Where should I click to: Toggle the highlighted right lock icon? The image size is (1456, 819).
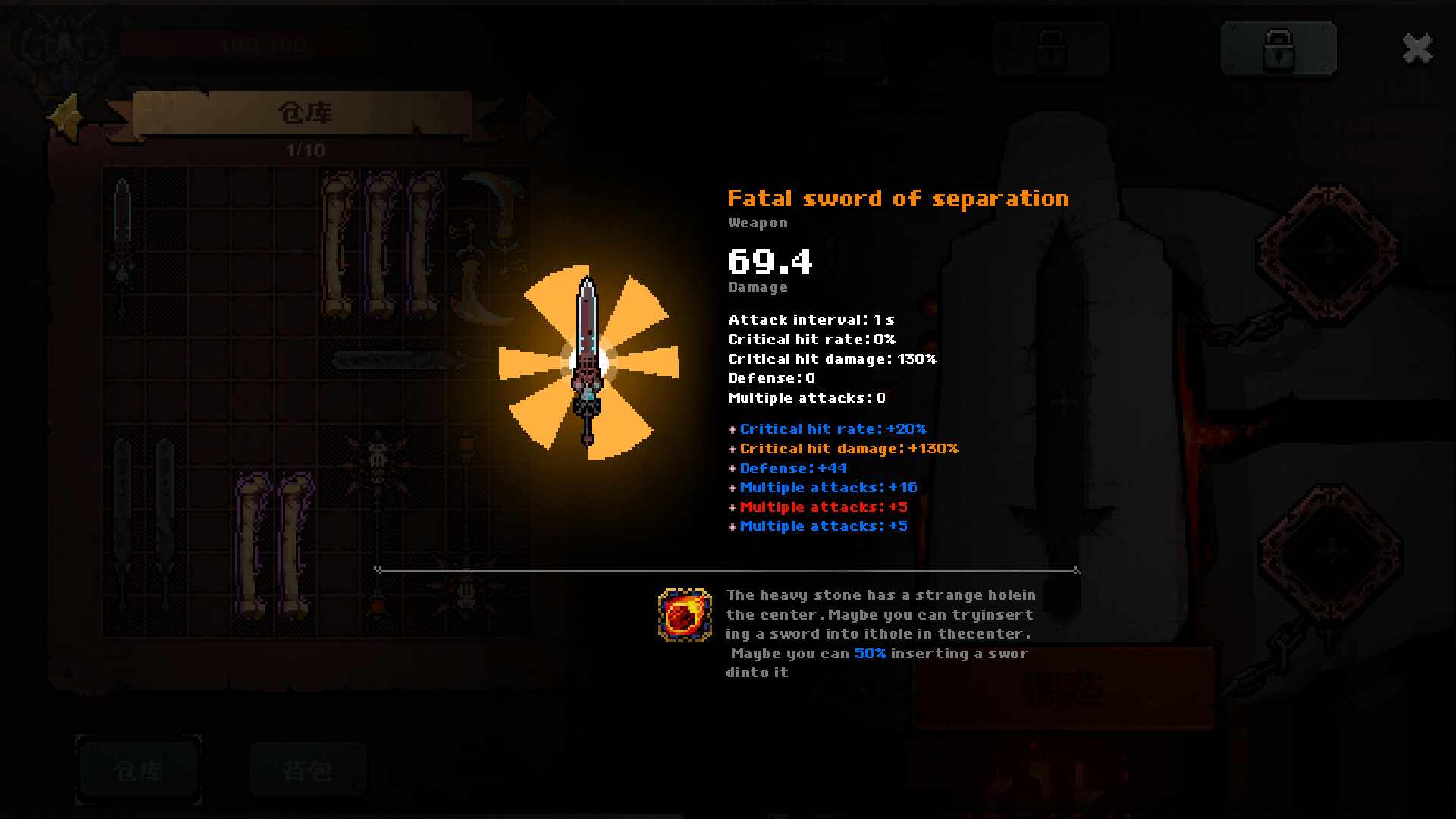point(1279,48)
